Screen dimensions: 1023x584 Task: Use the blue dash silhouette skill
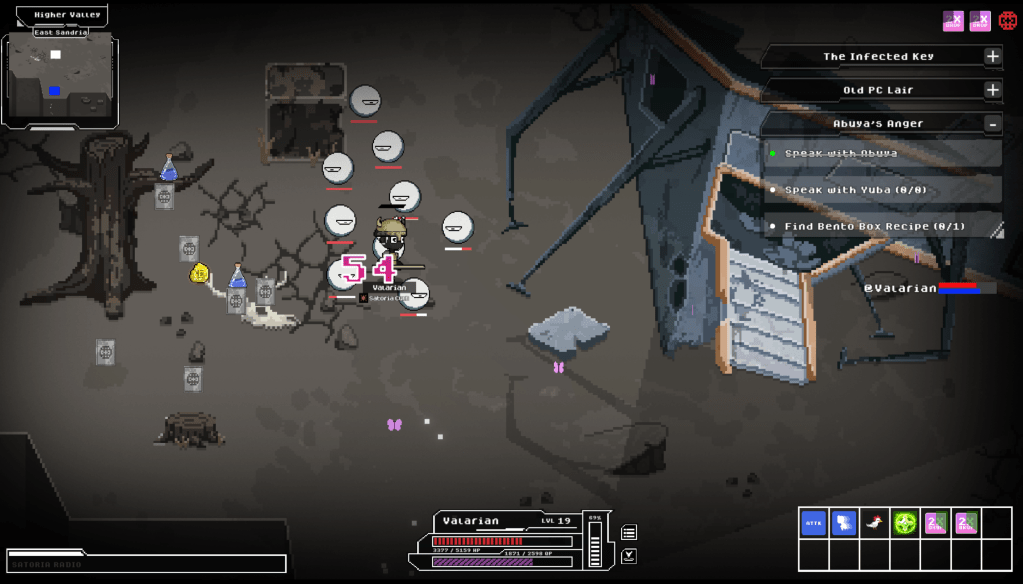pos(844,522)
